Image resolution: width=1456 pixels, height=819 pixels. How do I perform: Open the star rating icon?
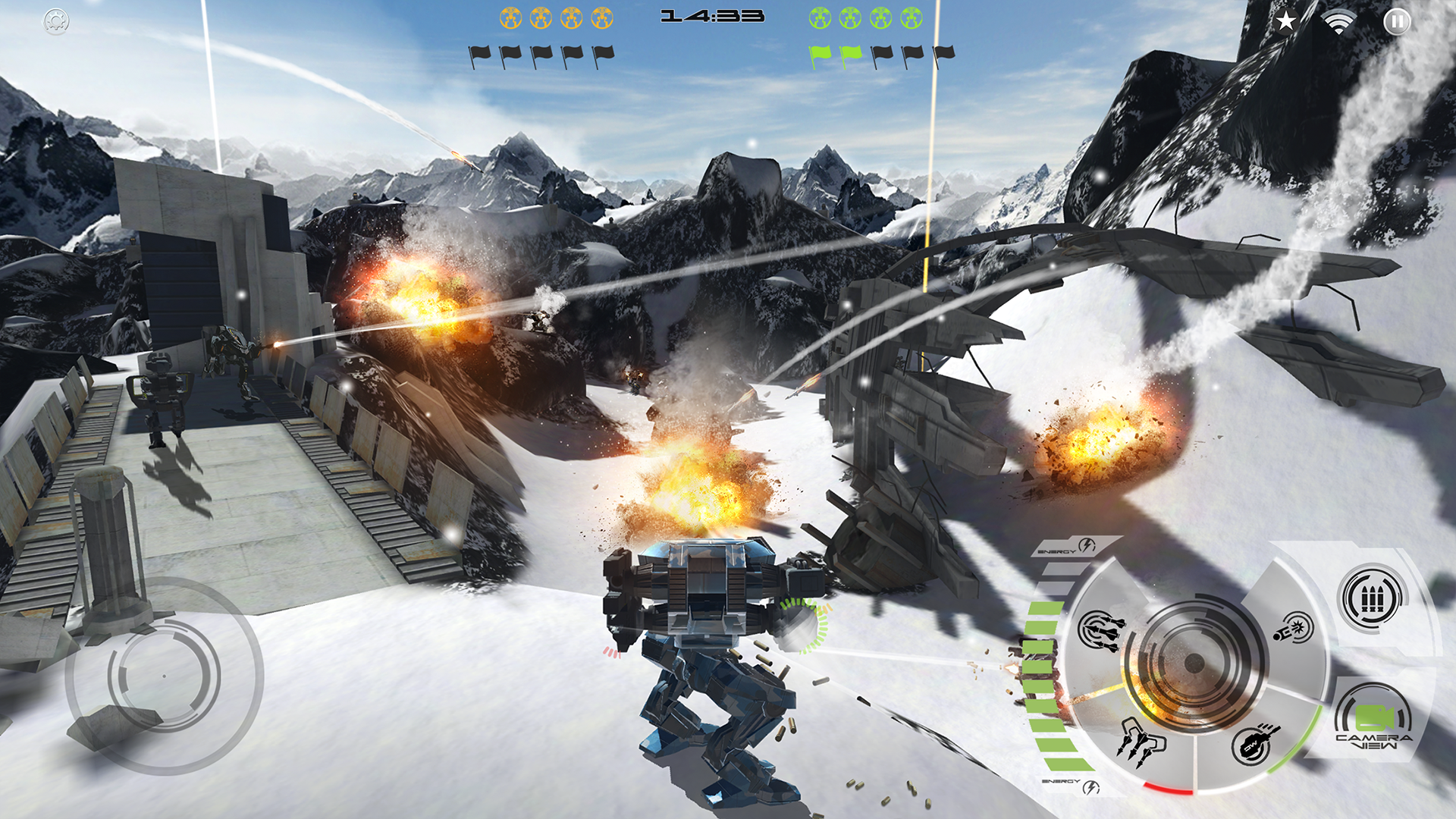(x=1285, y=22)
